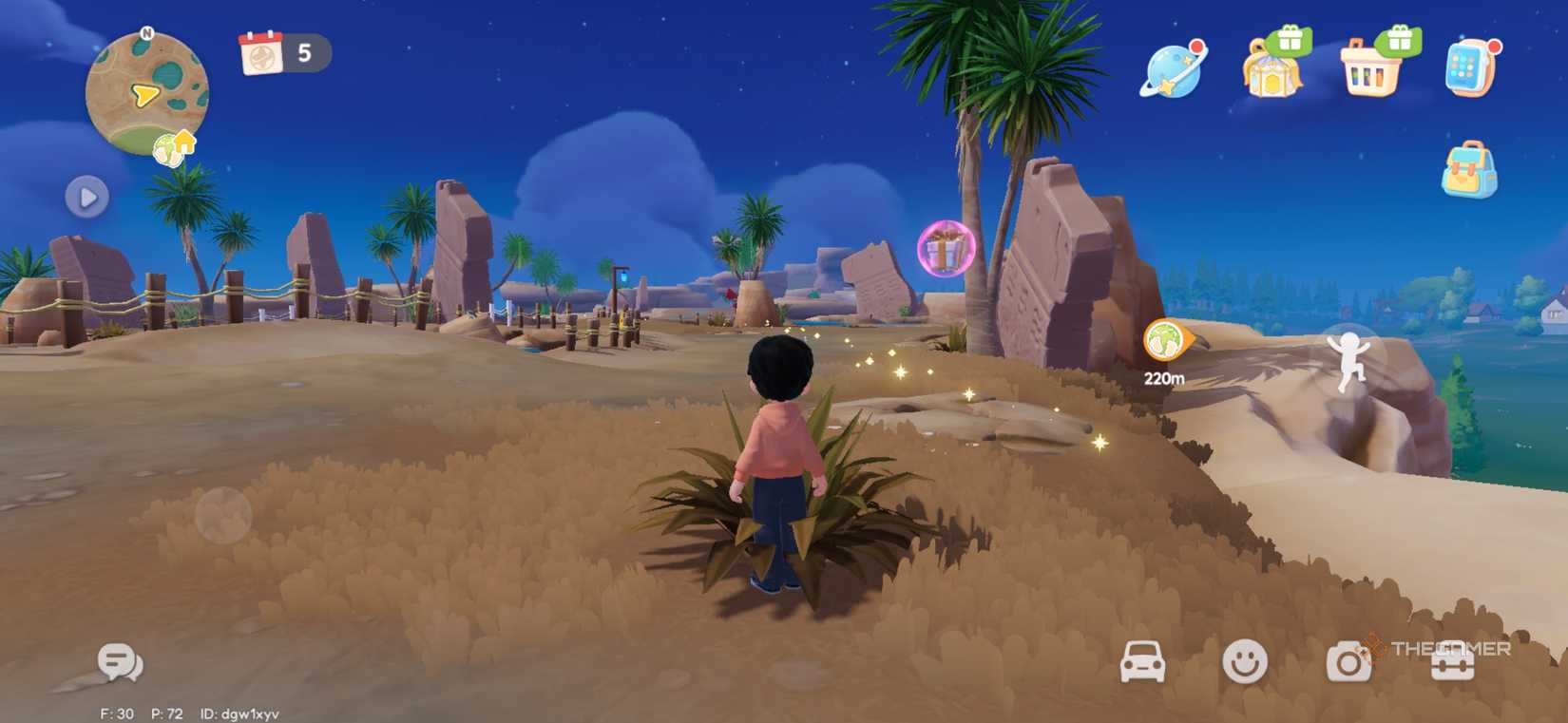1568x723 pixels.
Task: Summon a vehicle with the car icon
Action: coord(1142,664)
